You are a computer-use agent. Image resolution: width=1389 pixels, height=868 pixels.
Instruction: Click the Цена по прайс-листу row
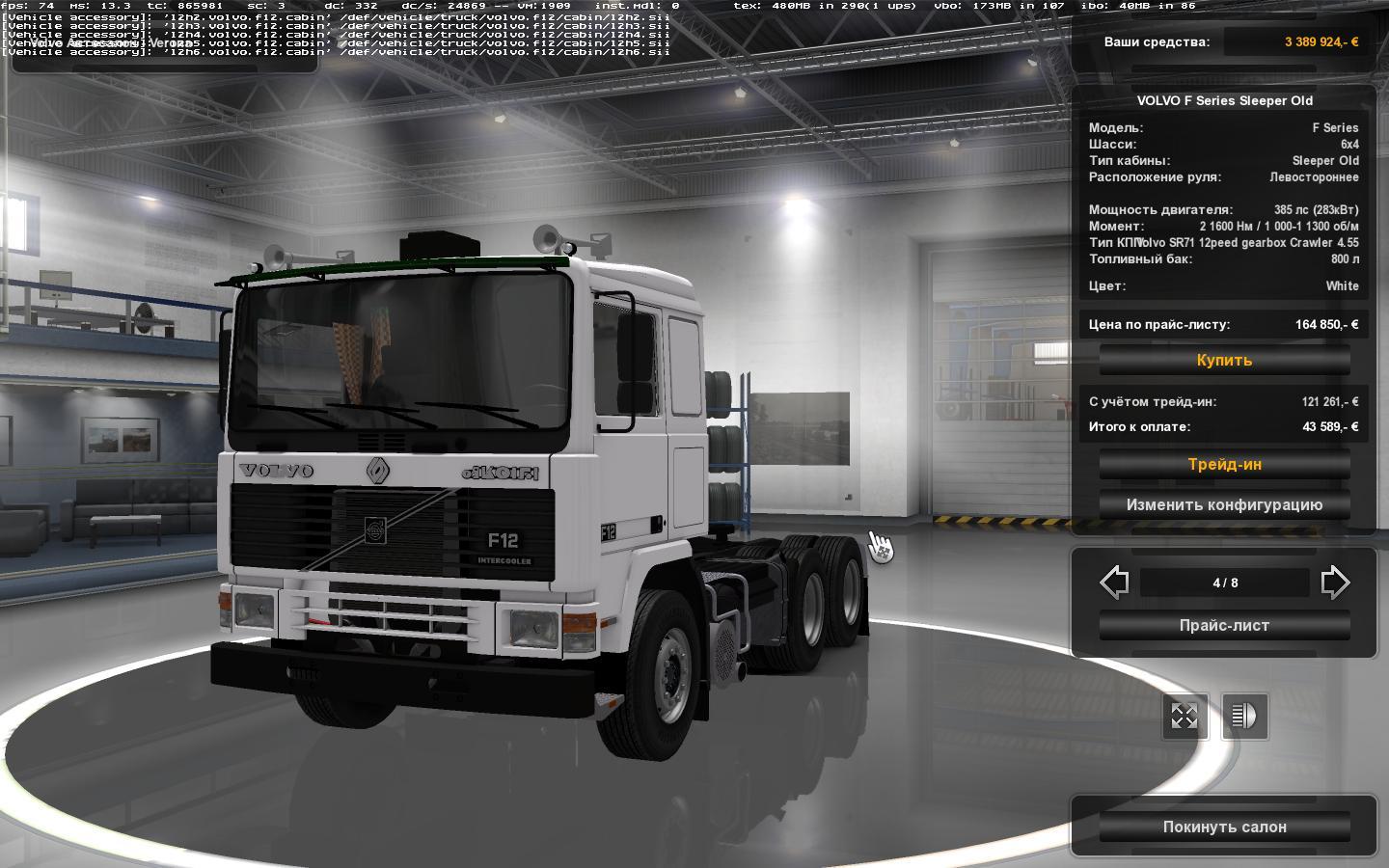pyautogui.click(x=1223, y=325)
